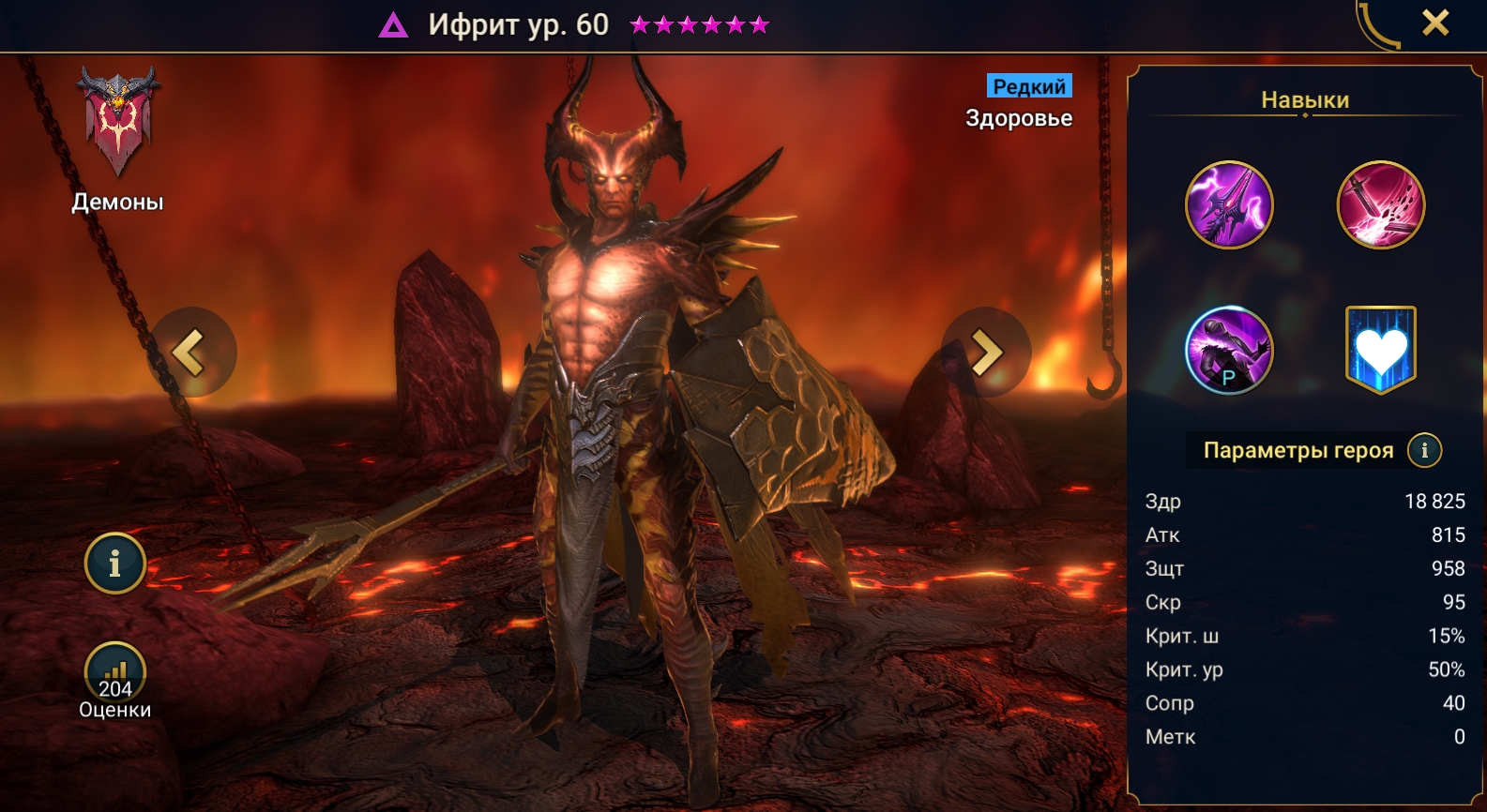The width and height of the screenshot is (1487, 812).
Task: Select the white heart aura shield icon
Action: (1380, 350)
